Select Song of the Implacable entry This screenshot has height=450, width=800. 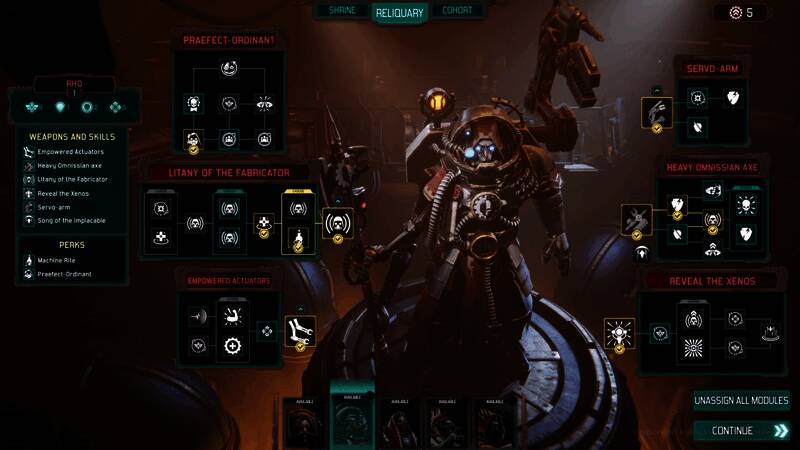(70, 220)
